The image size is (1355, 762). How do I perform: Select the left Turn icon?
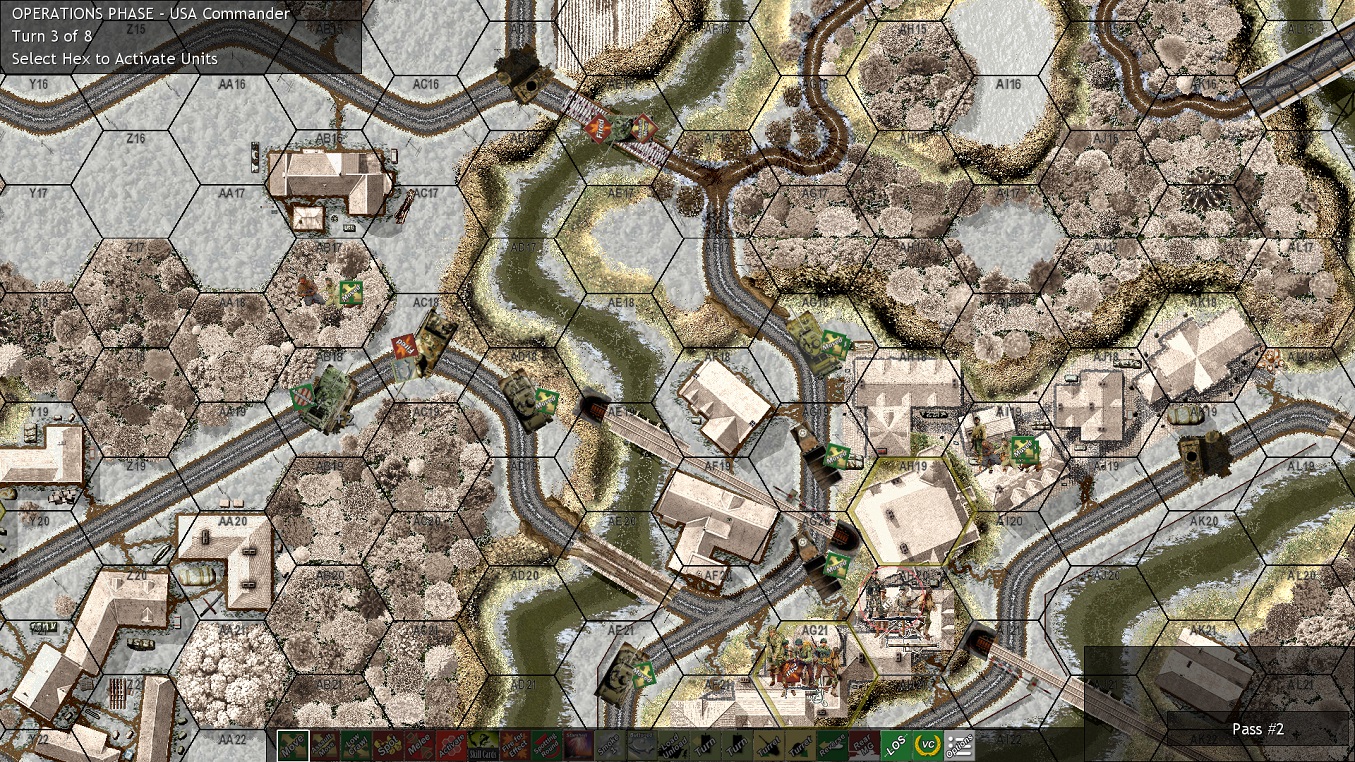point(704,746)
